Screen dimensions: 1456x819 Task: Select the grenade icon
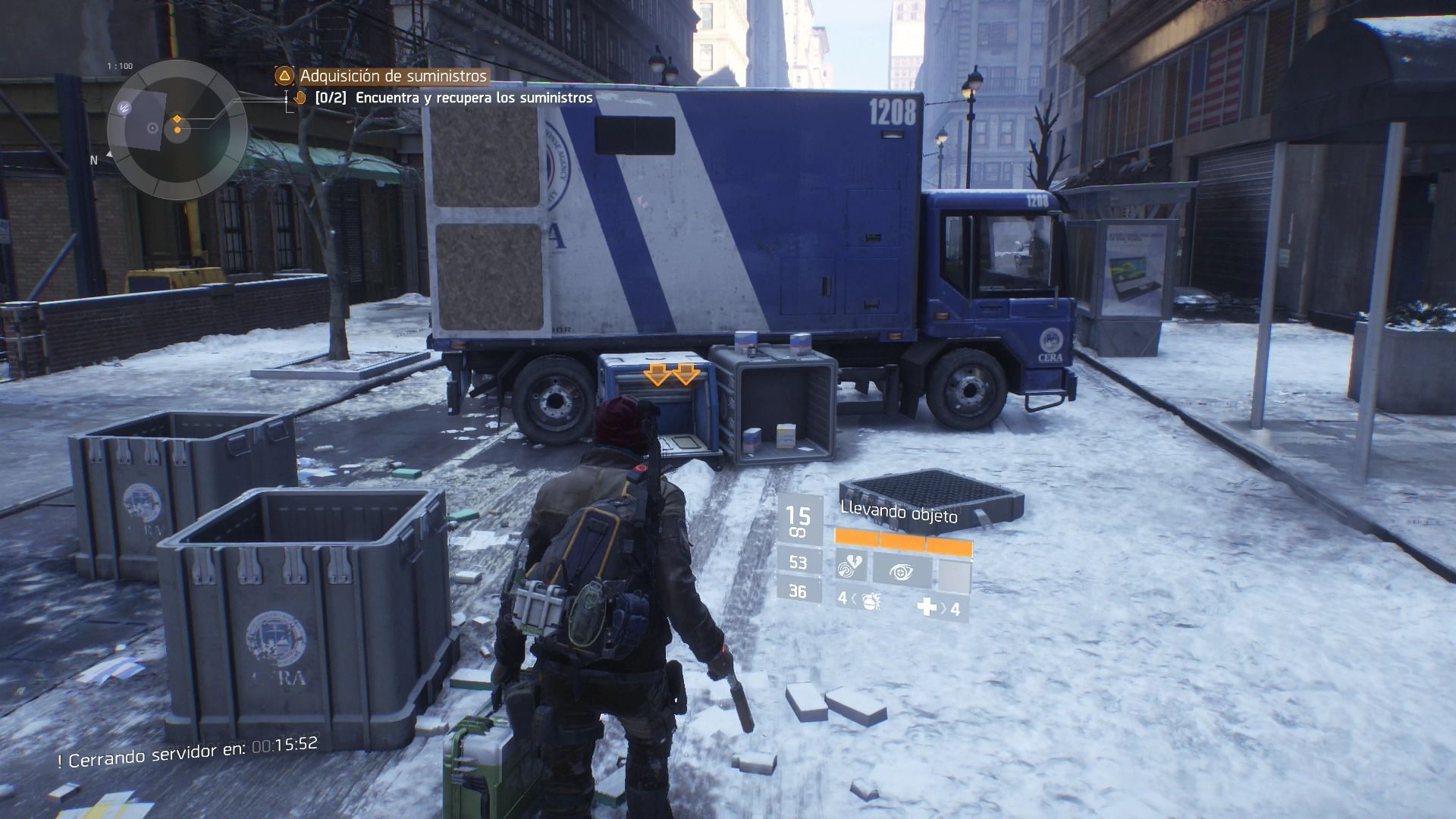[x=871, y=601]
